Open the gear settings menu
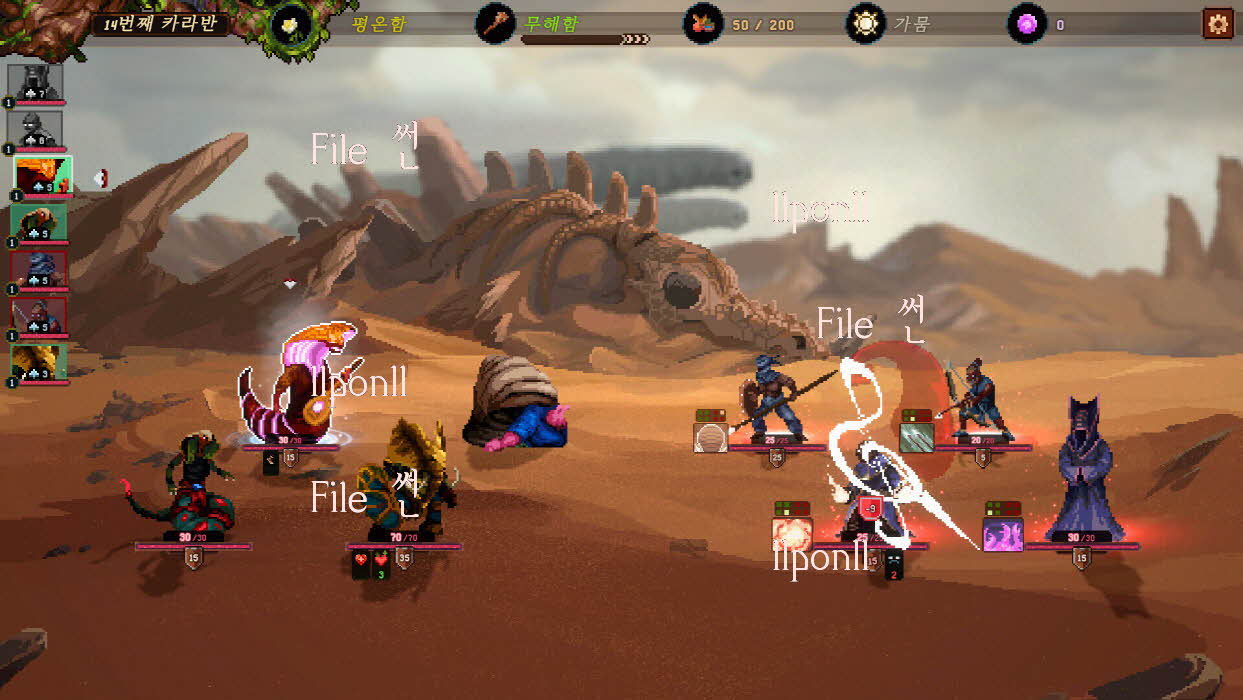Image resolution: width=1243 pixels, height=700 pixels. coord(1217,23)
